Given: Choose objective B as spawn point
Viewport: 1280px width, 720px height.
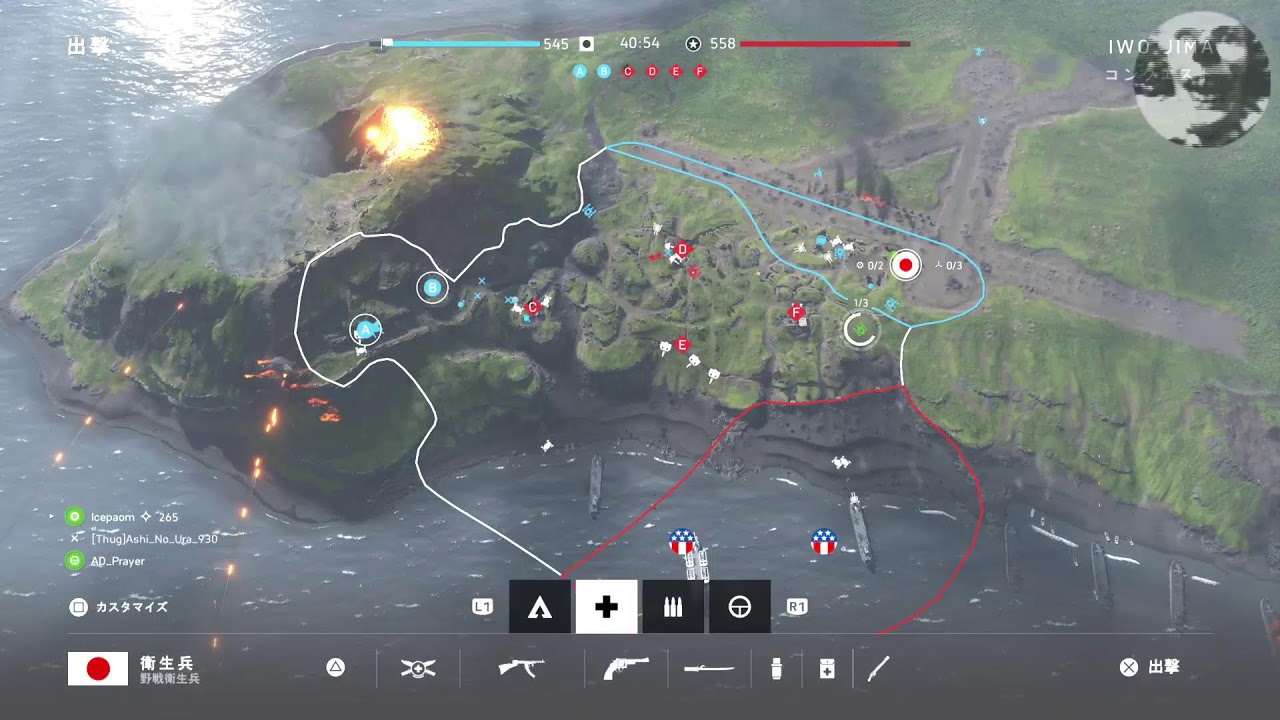Looking at the screenshot, I should tap(432, 288).
